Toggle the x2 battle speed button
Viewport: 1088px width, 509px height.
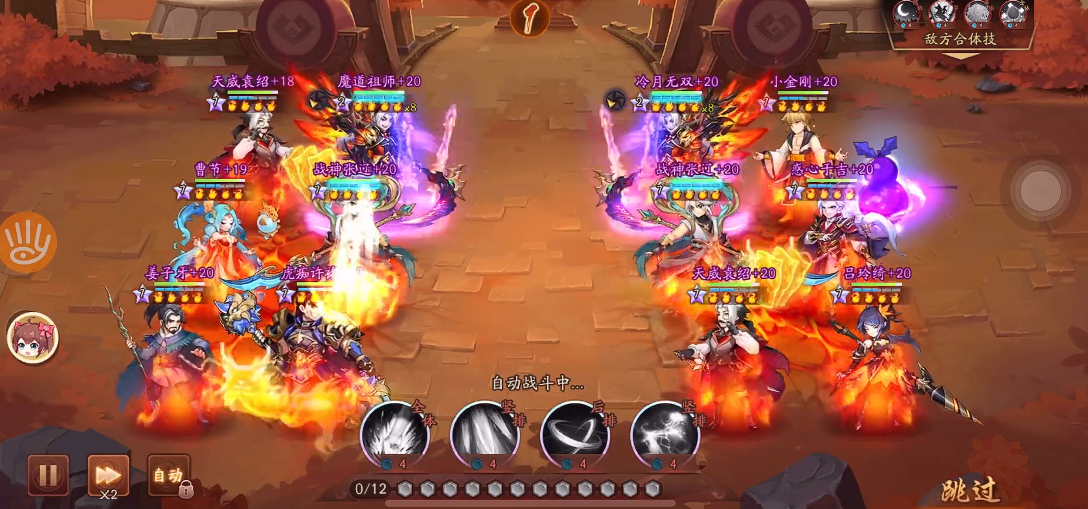pyautogui.click(x=108, y=475)
